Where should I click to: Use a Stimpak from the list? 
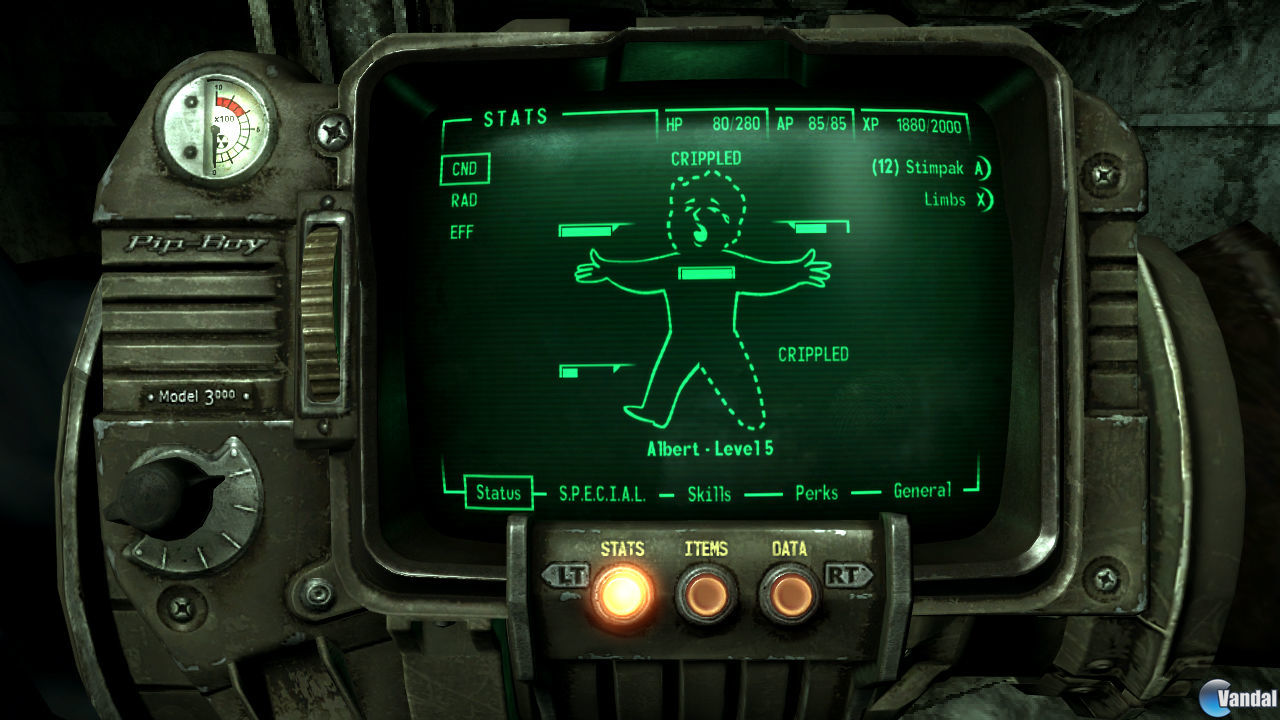(x=921, y=169)
